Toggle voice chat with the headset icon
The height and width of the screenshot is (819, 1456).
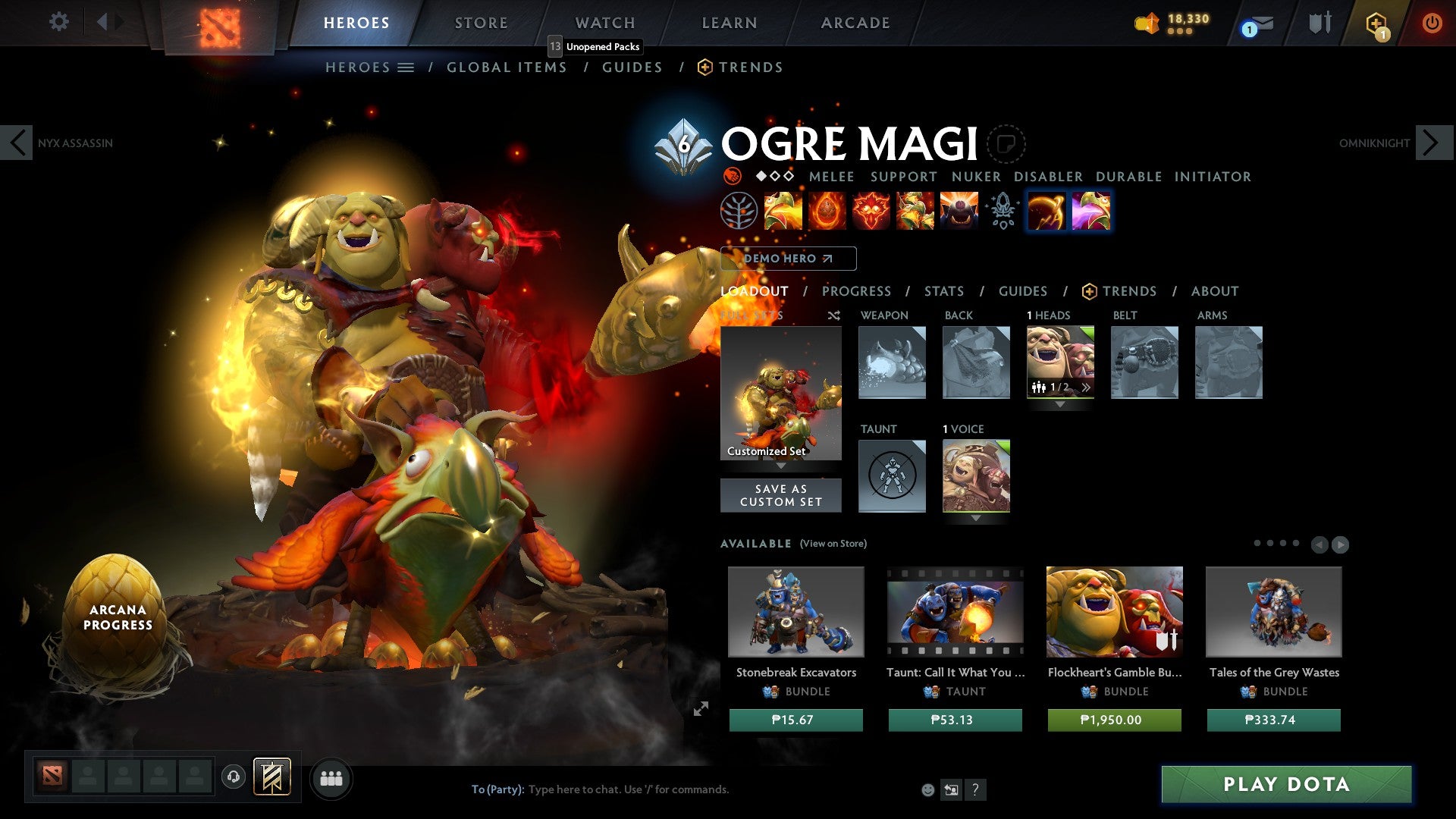pyautogui.click(x=233, y=777)
